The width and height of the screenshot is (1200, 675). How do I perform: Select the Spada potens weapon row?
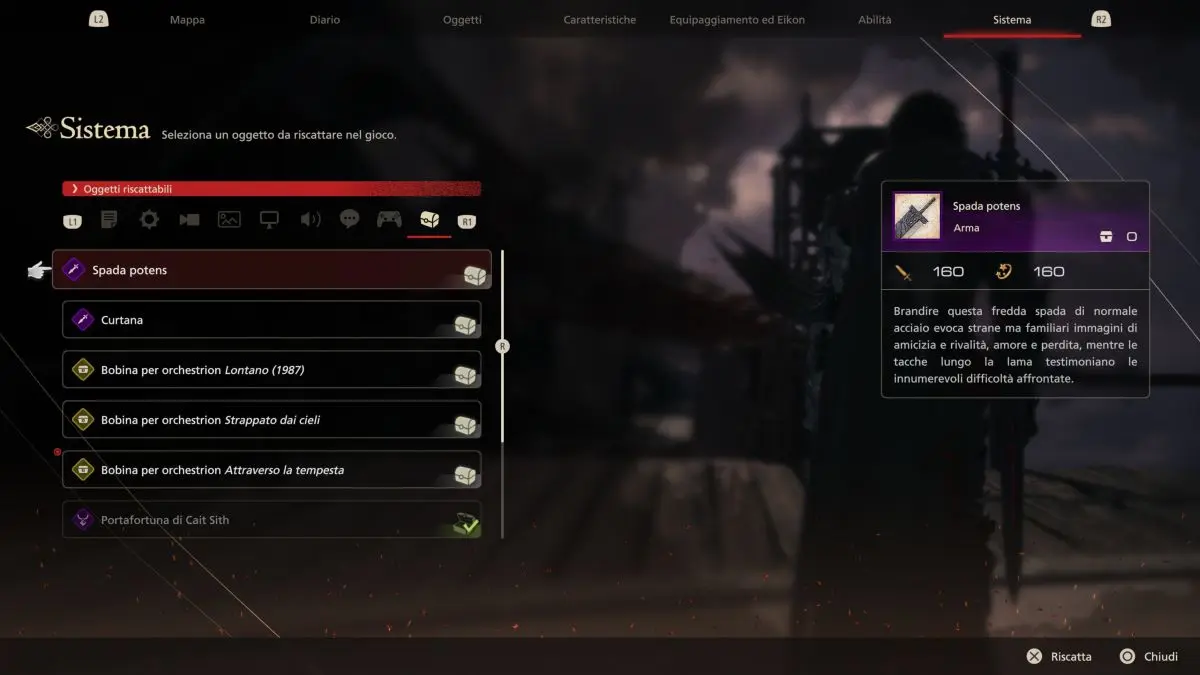point(271,270)
